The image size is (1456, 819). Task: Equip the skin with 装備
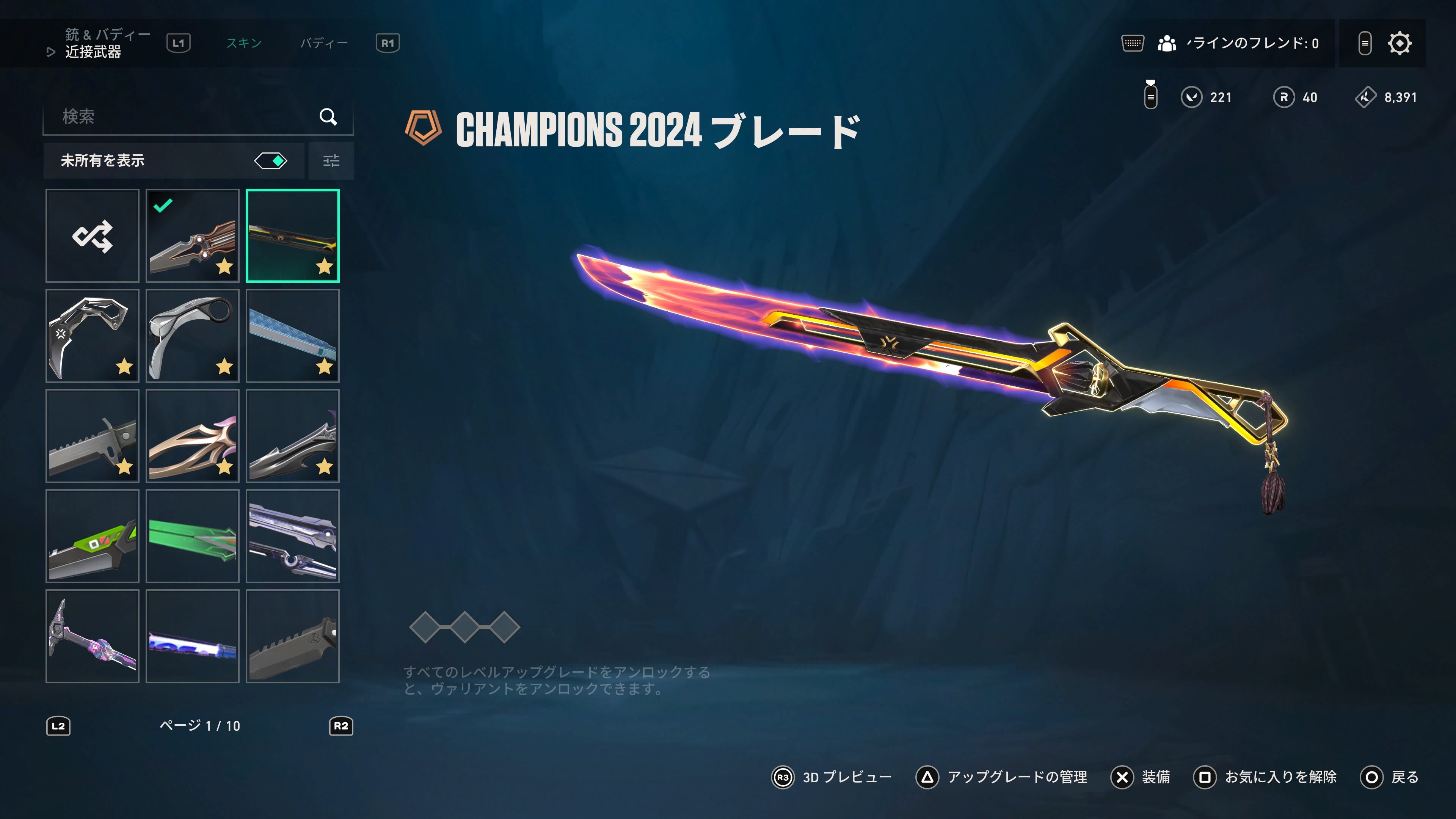tap(1141, 777)
